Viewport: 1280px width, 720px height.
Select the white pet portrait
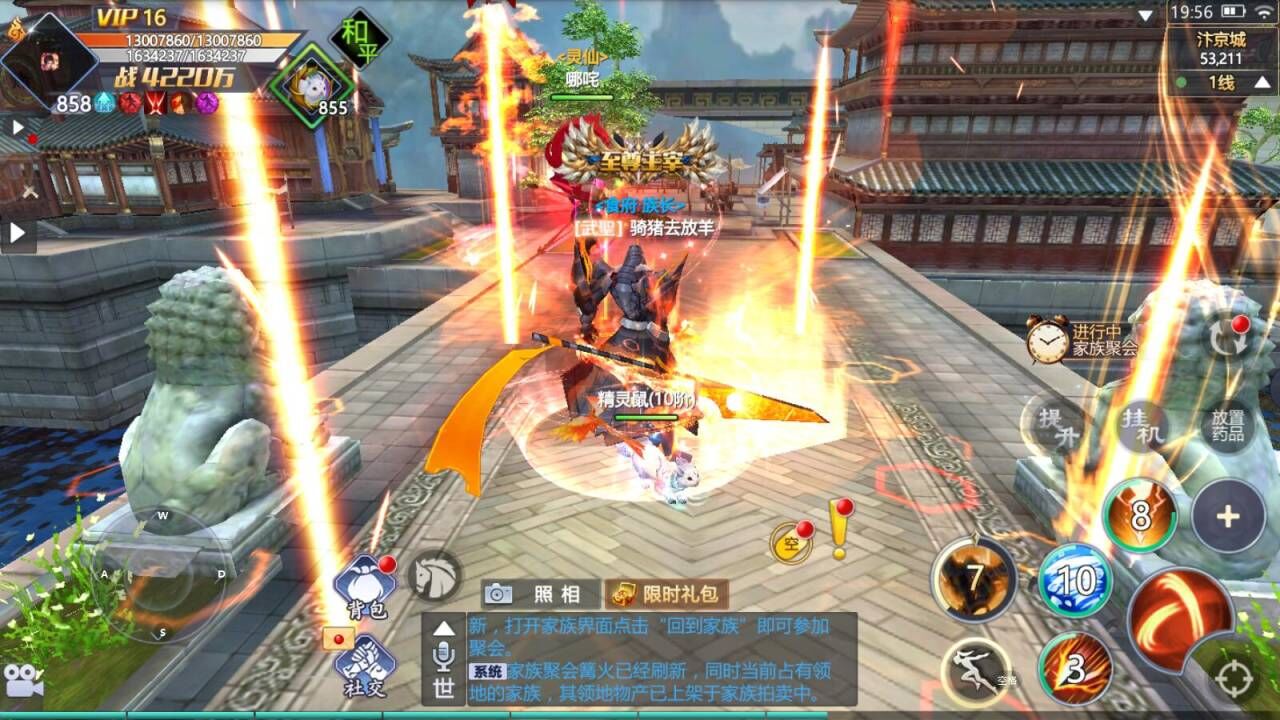pyautogui.click(x=311, y=83)
